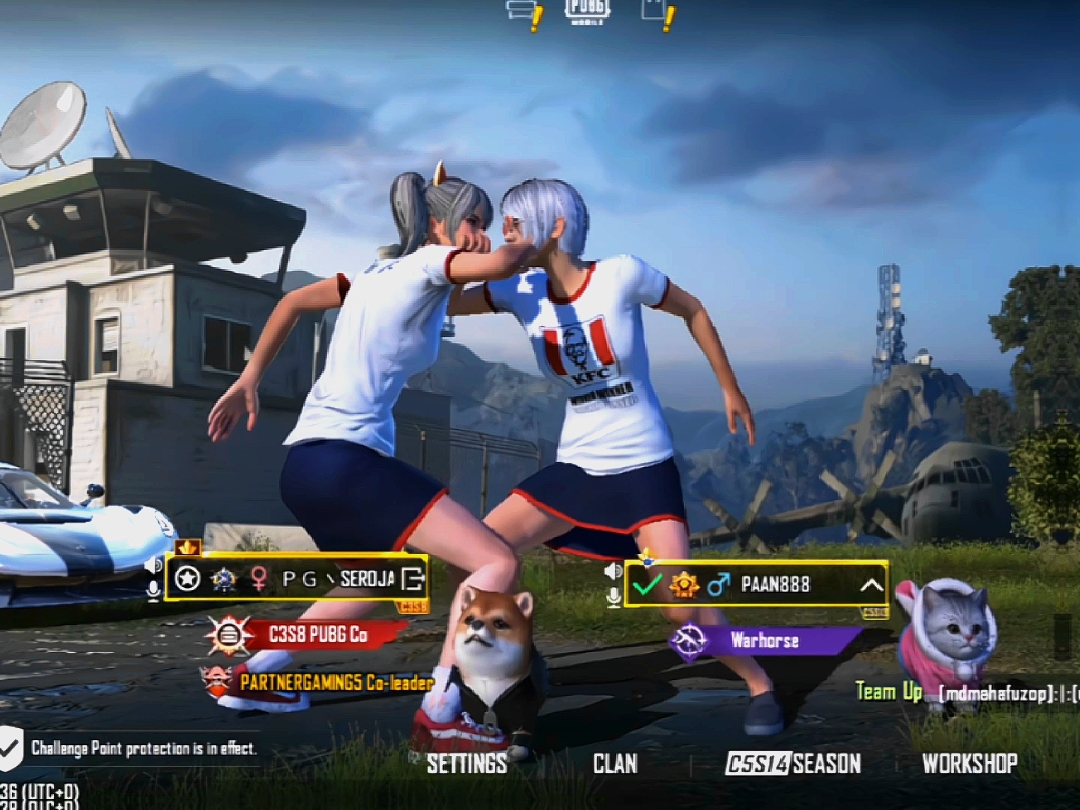Click the PUBG Mobile logo icon
Screen dimensions: 1080x810
point(587,10)
